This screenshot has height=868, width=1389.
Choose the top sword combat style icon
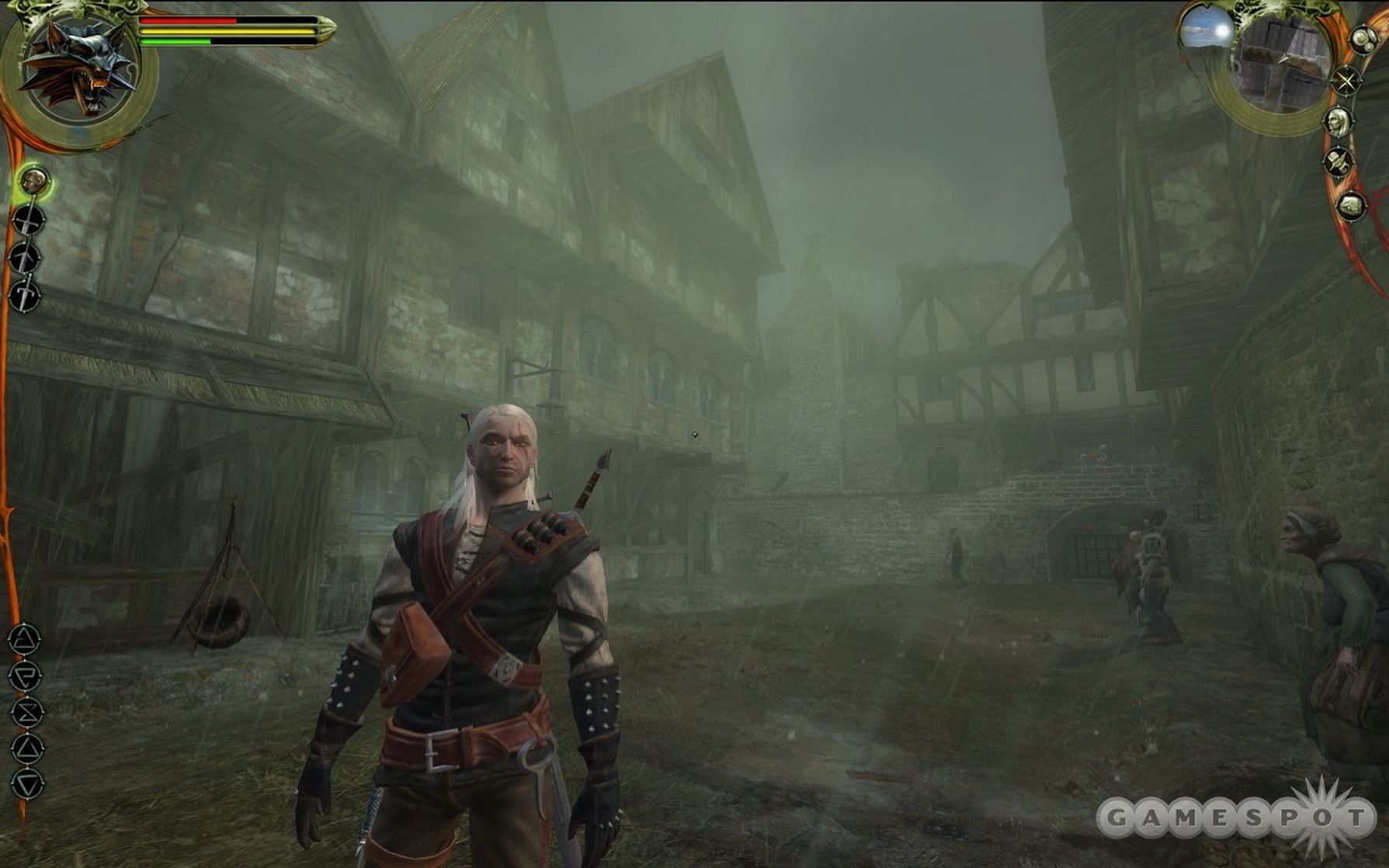(x=28, y=220)
